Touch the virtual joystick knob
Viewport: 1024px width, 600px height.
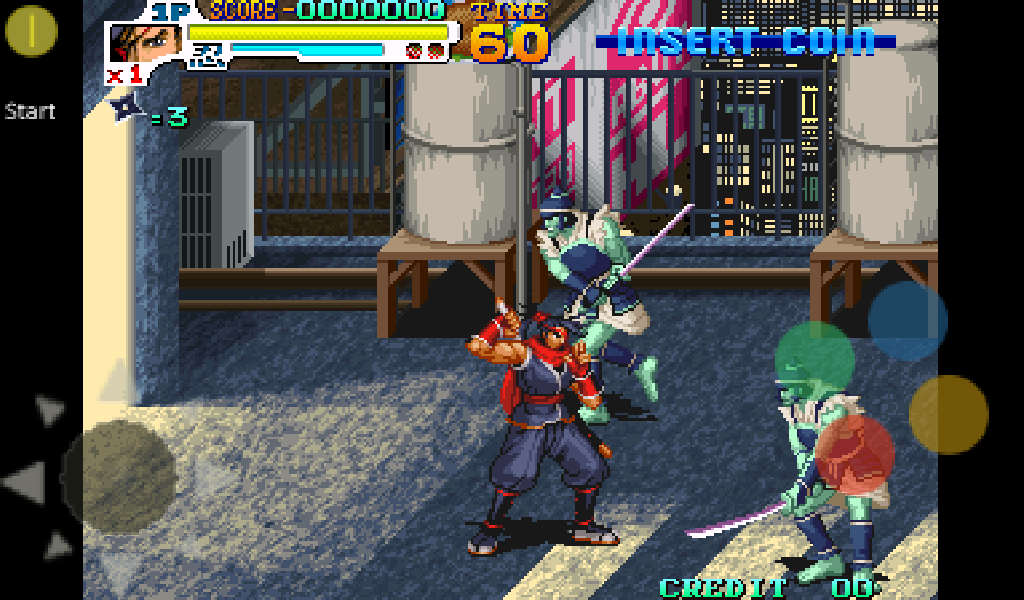(x=119, y=476)
